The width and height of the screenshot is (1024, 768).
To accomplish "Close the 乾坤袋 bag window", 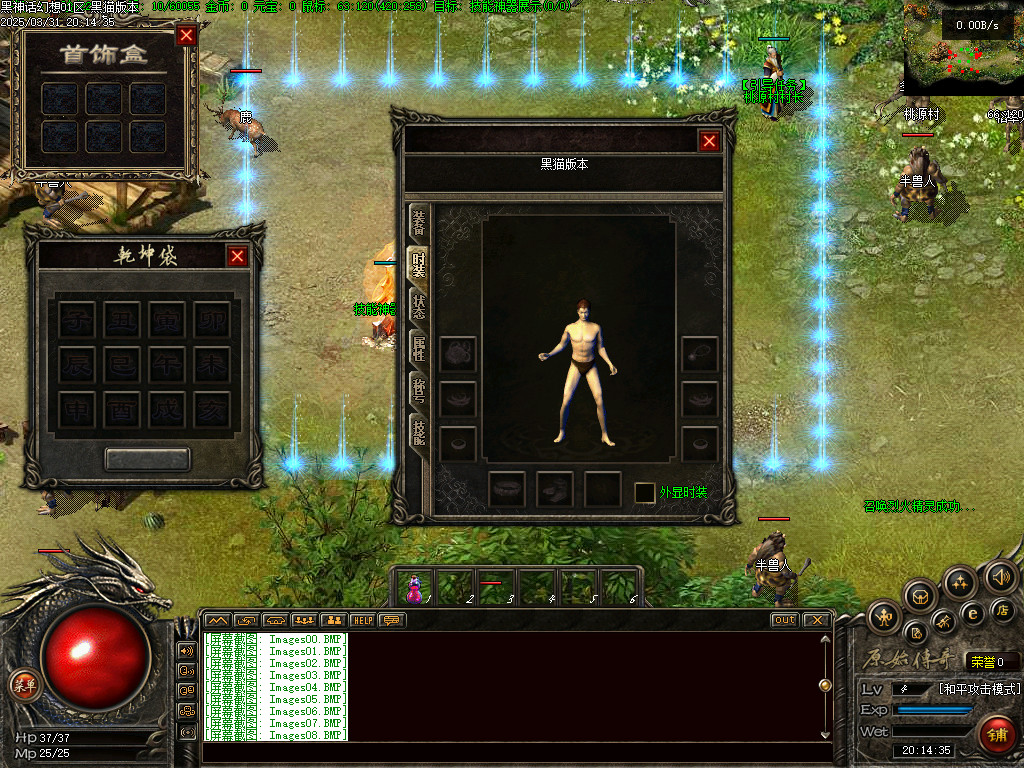I will (237, 256).
